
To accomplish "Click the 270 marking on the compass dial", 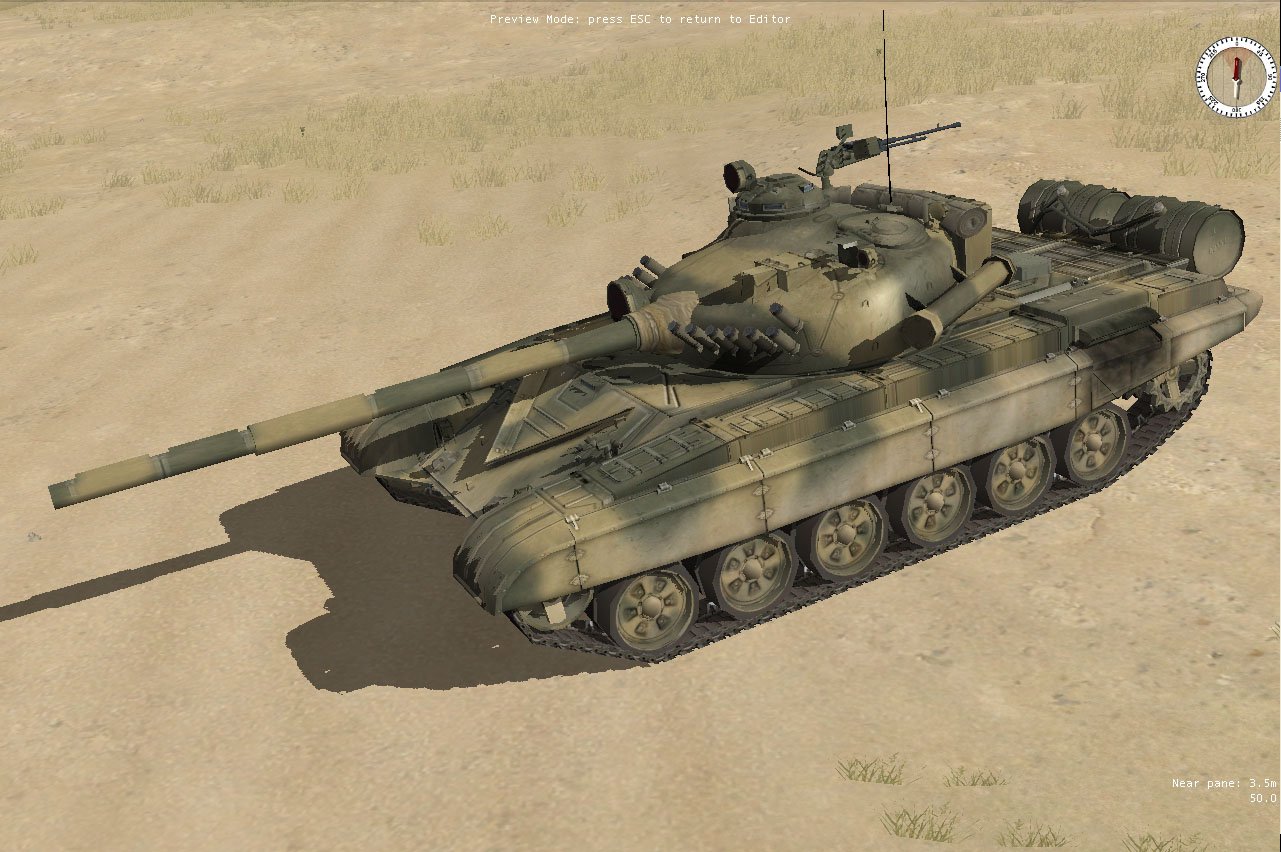I will pyautogui.click(x=1203, y=77).
